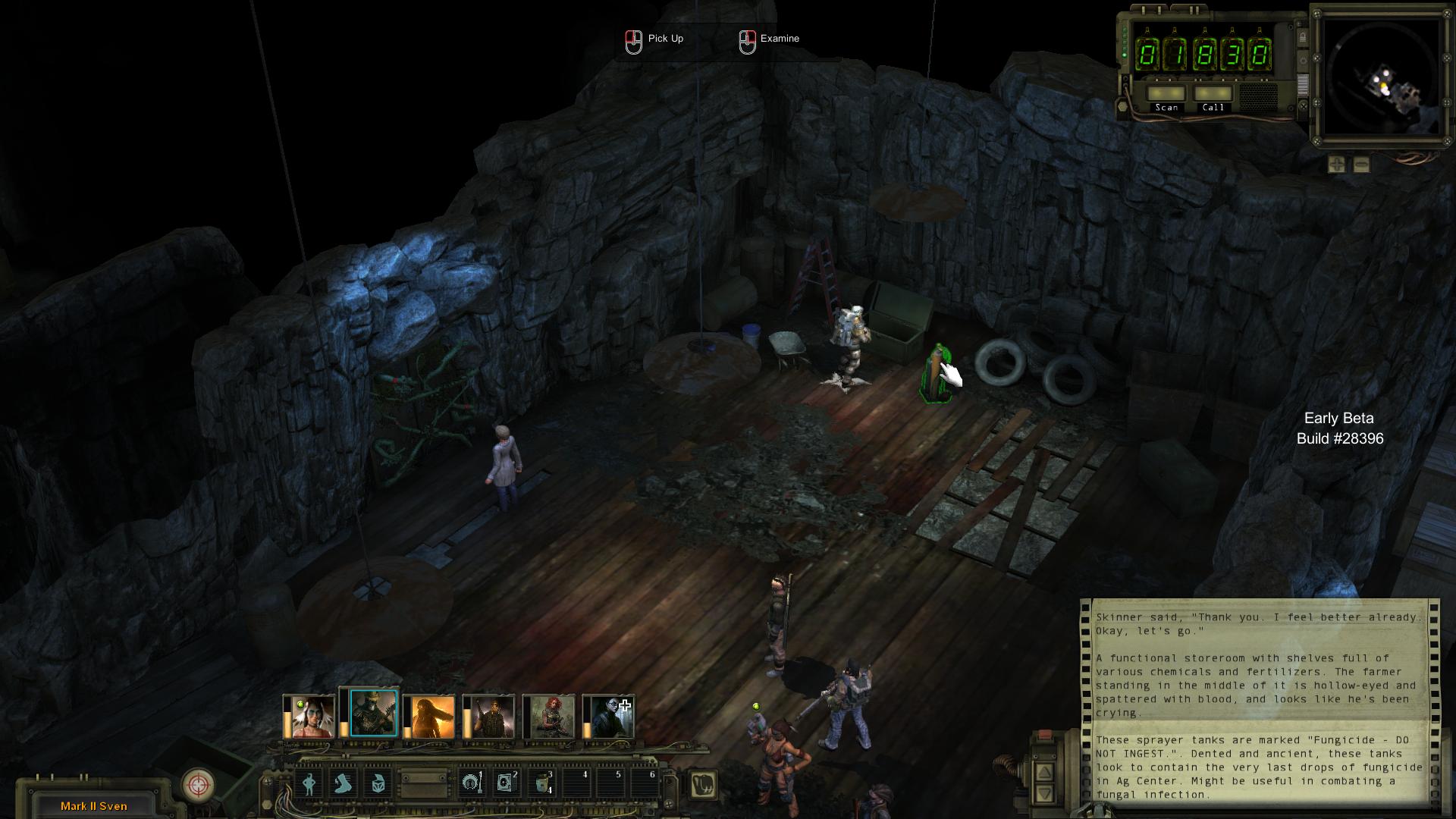The width and height of the screenshot is (1456, 819).
Task: Select the red-haired woman portrait
Action: (550, 717)
